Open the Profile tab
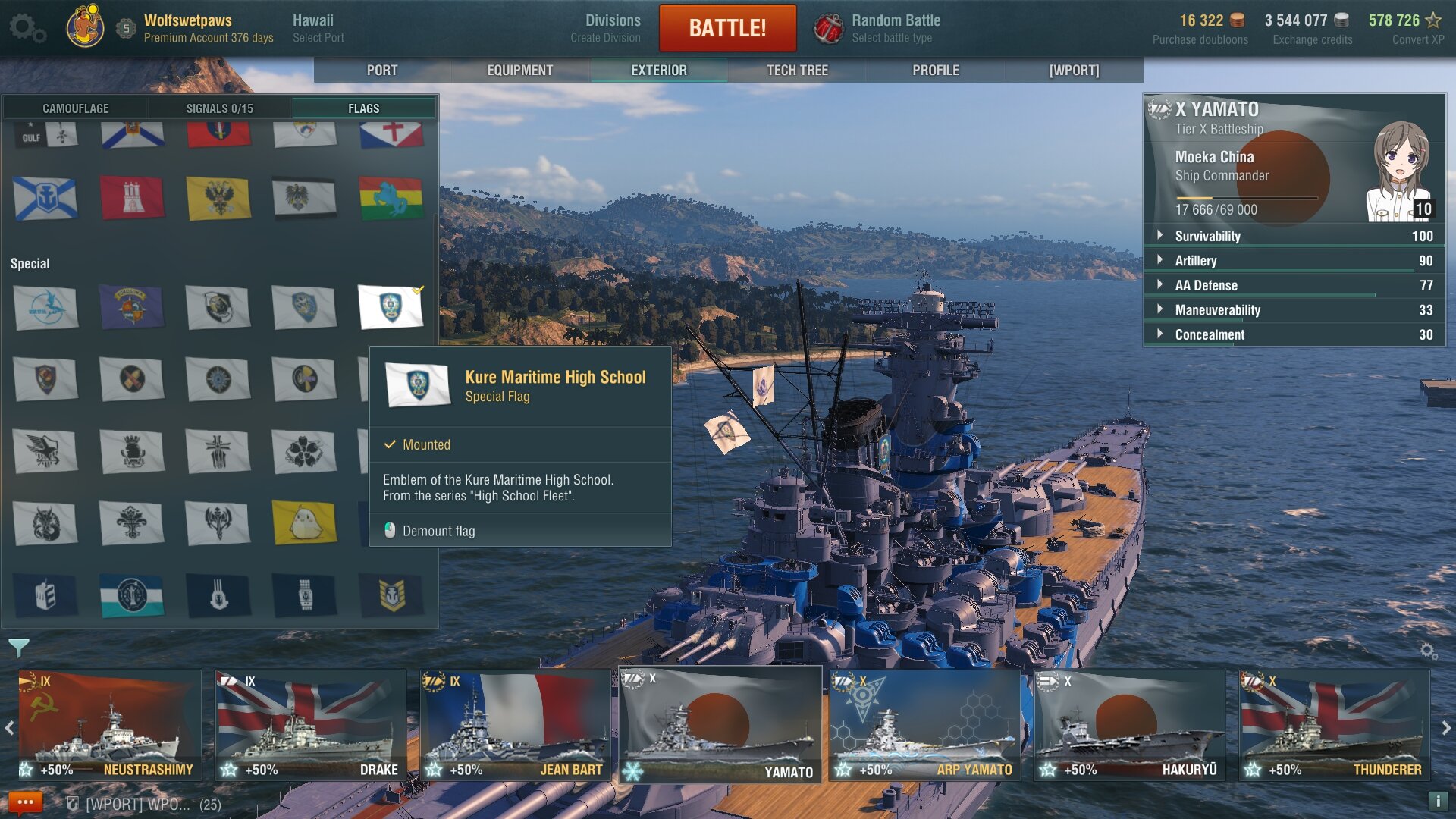This screenshot has width=1456, height=819. click(x=935, y=70)
